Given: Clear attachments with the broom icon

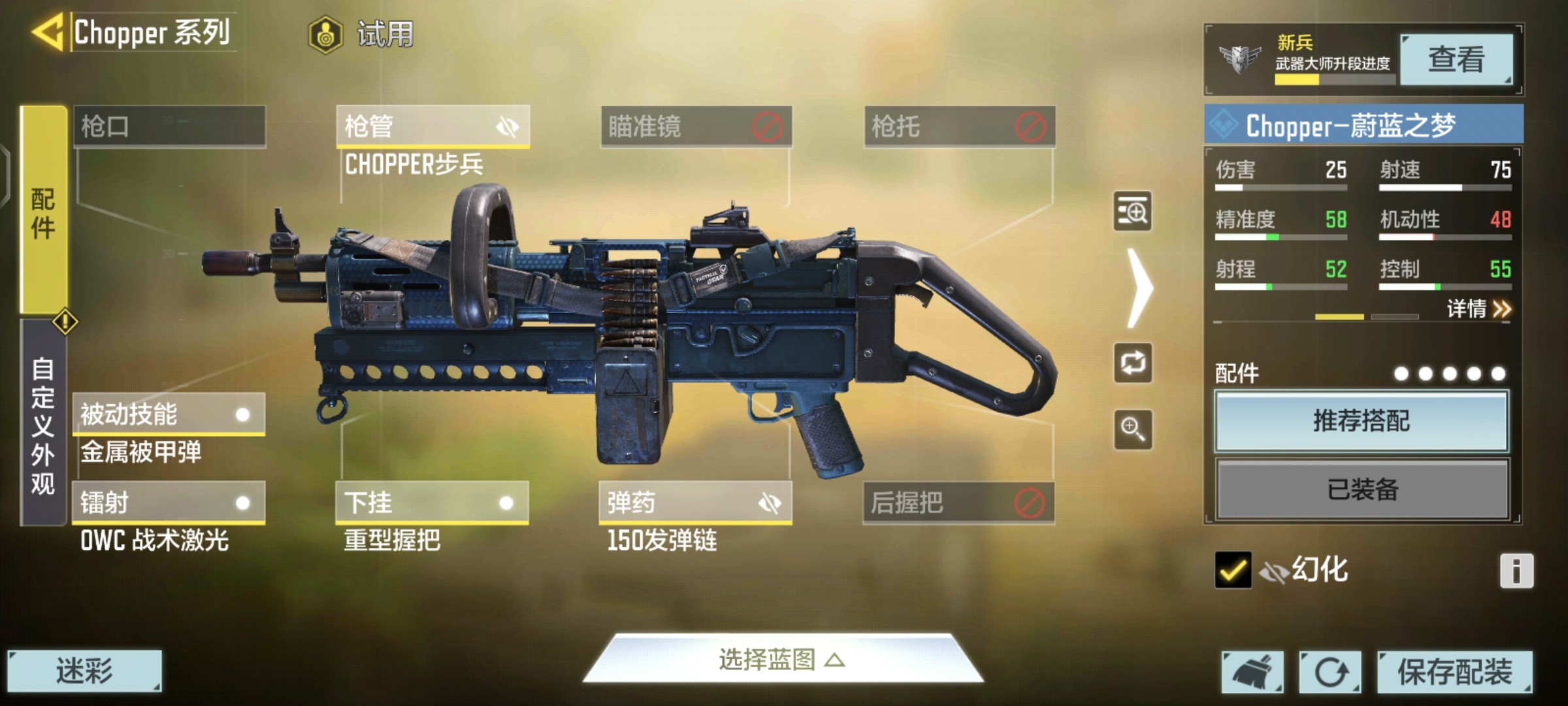Looking at the screenshot, I should (1252, 672).
